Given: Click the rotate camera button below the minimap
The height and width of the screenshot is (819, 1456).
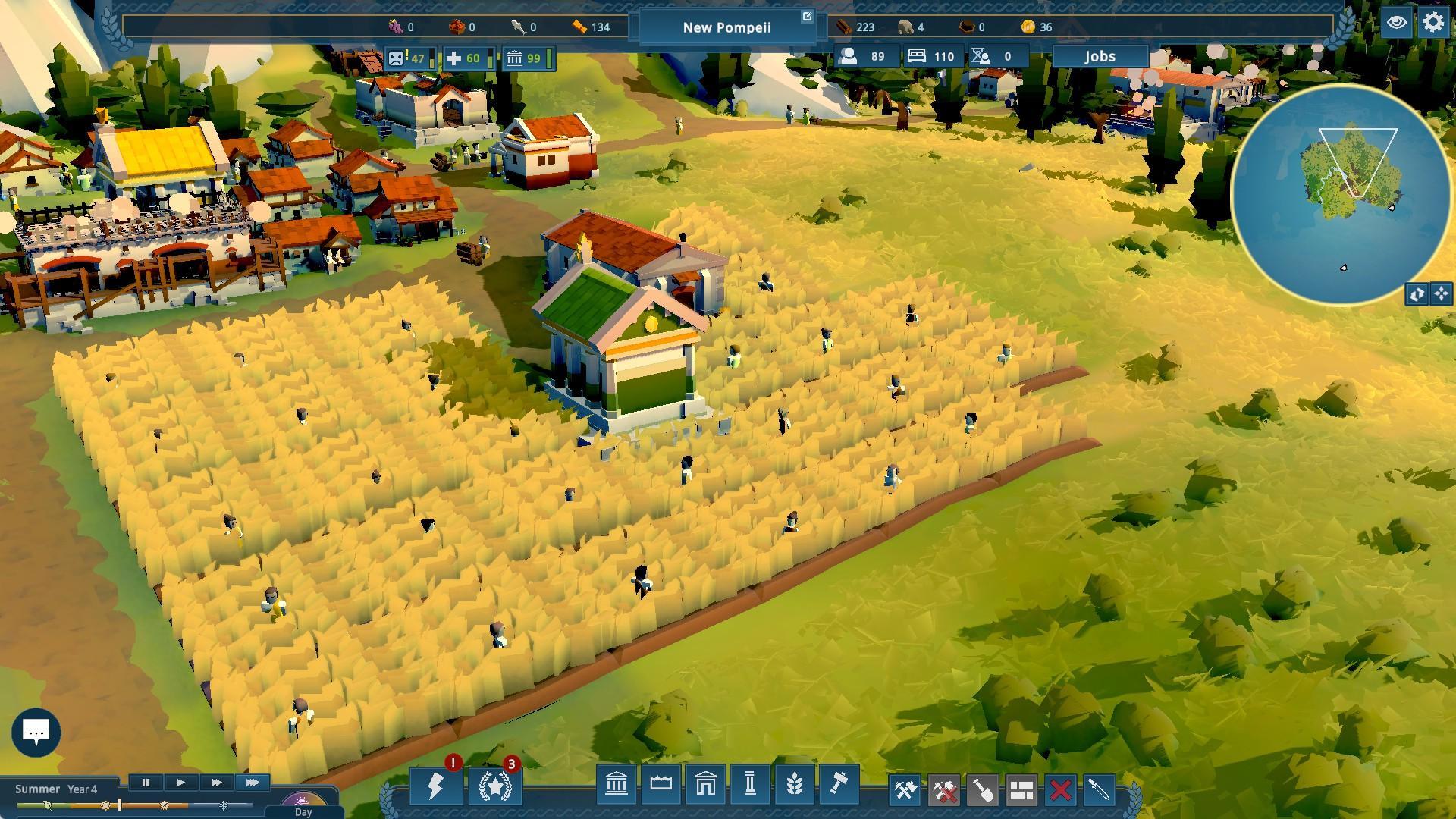Looking at the screenshot, I should coord(1417,293).
